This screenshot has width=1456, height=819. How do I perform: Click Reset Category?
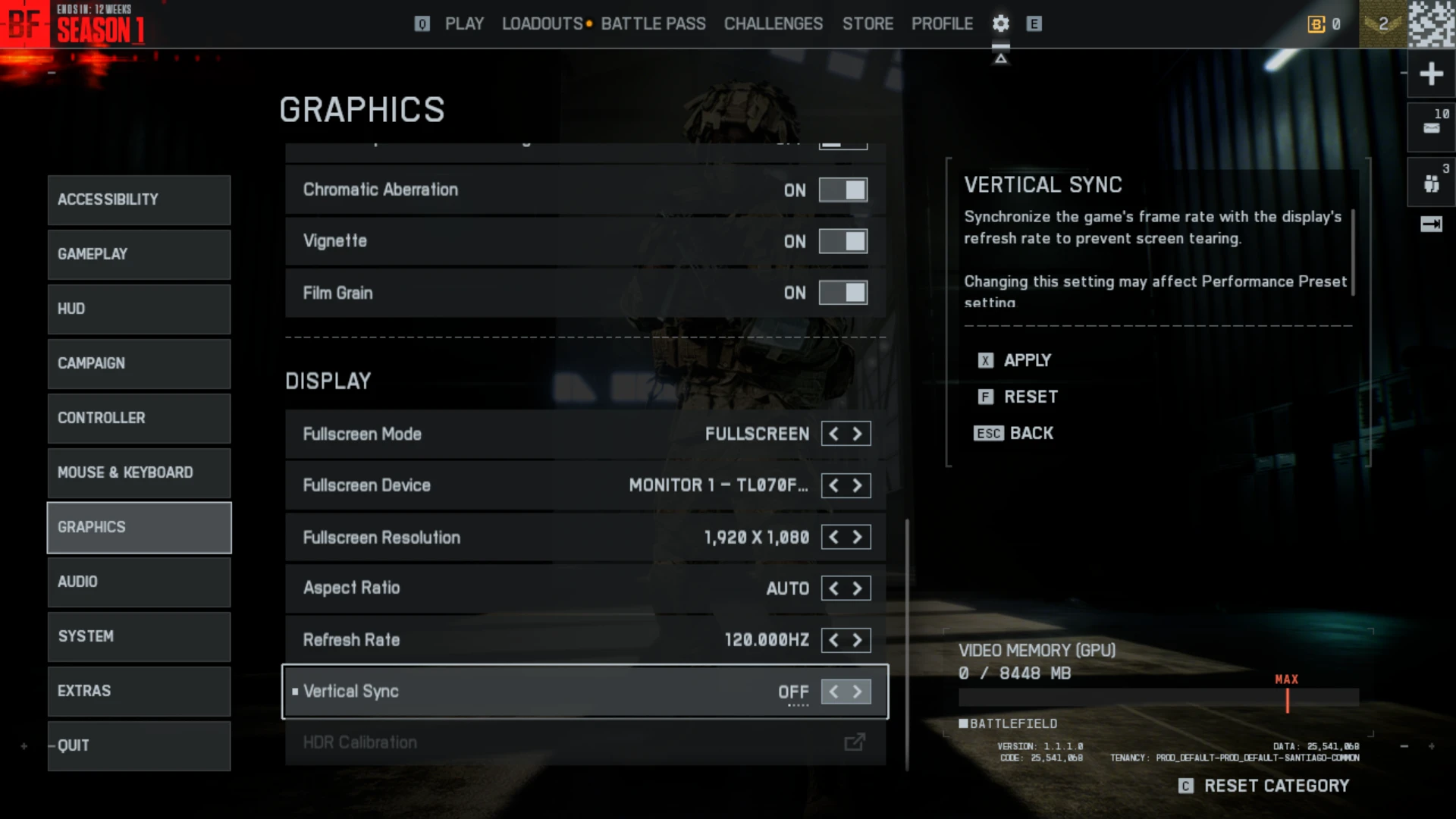[1276, 786]
